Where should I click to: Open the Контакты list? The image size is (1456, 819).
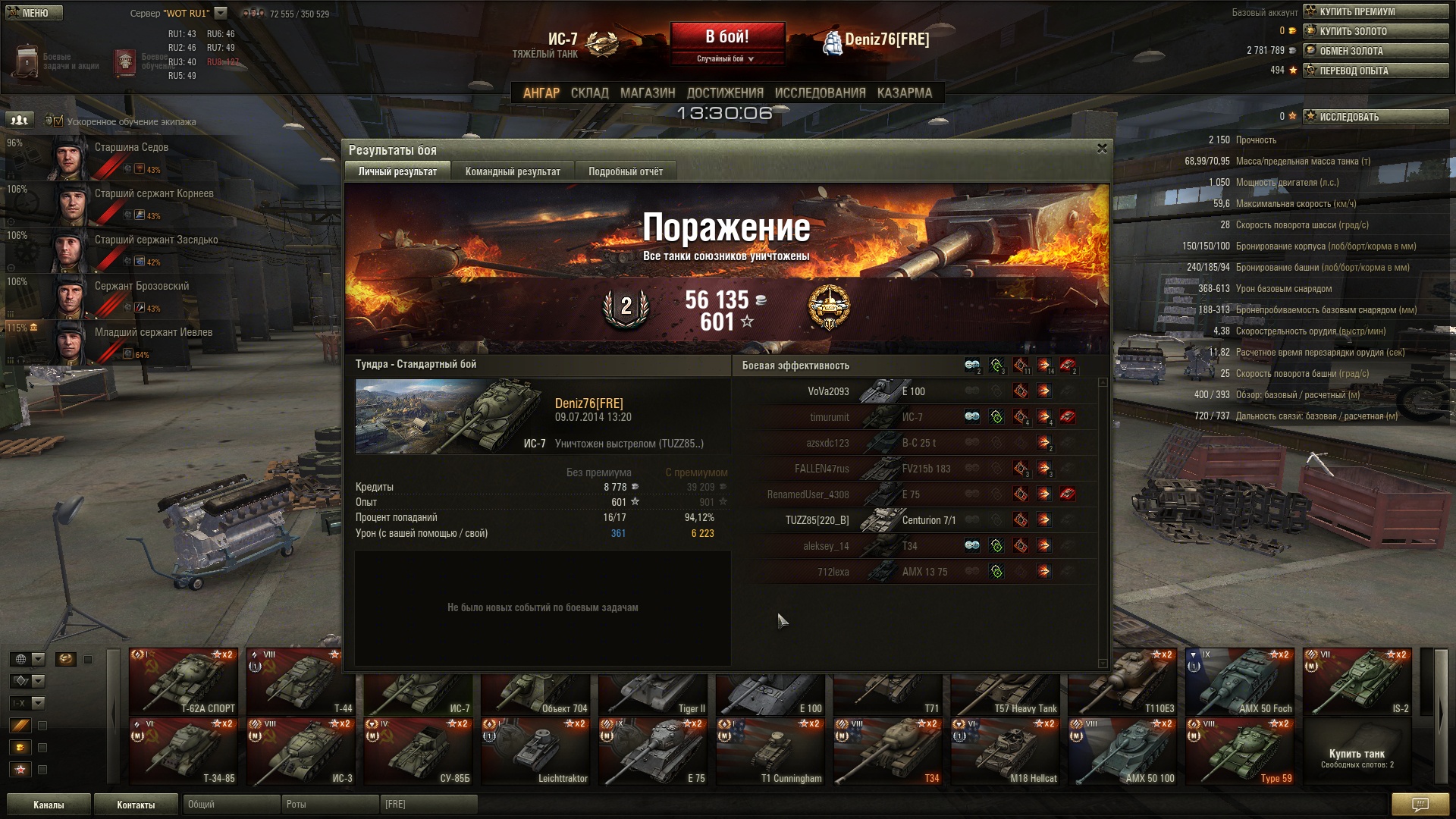[136, 805]
